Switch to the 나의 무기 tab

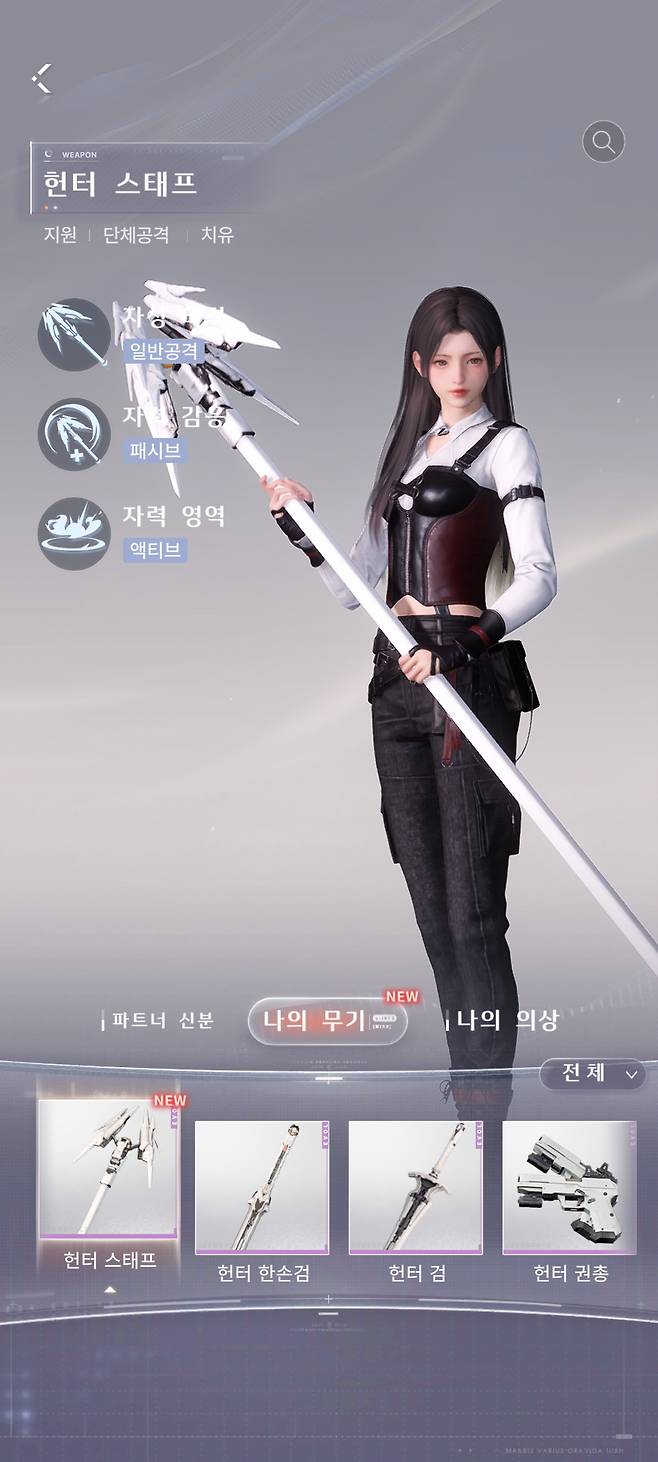pos(327,1021)
